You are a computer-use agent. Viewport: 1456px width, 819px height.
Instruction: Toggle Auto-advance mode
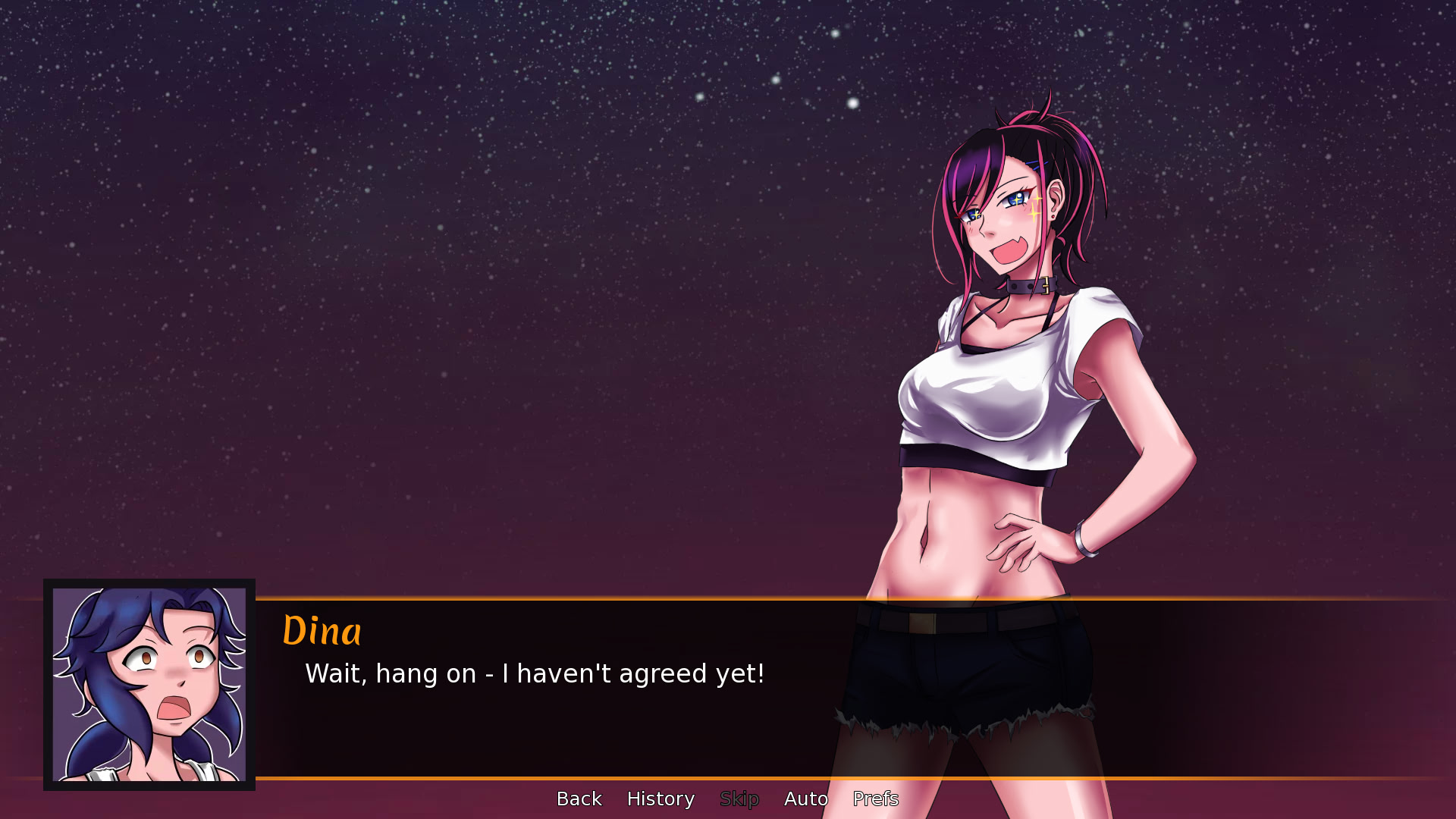click(805, 799)
